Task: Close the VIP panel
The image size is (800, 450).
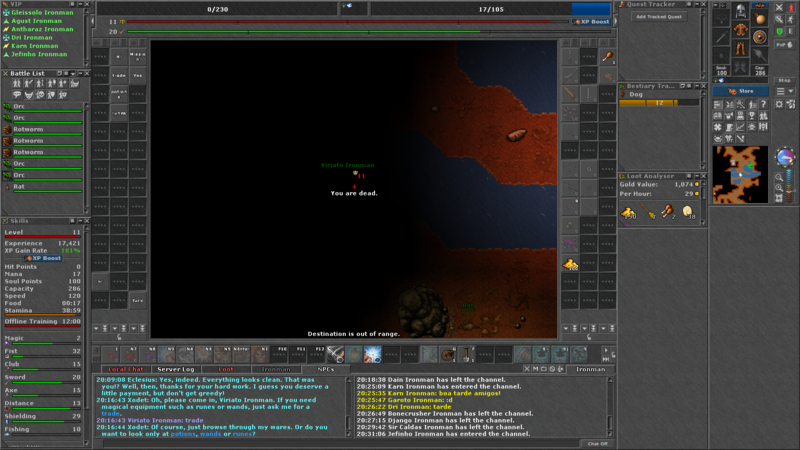Action: 87,4
